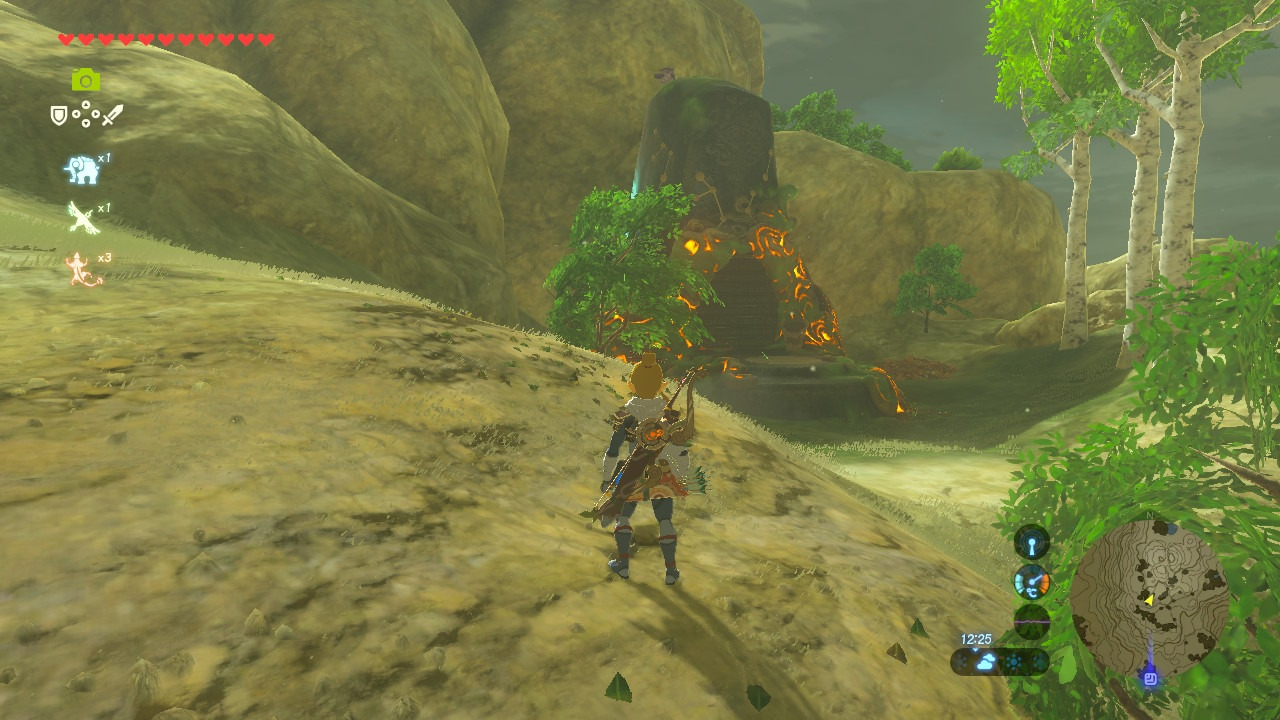Click the shield quick-select icon

coord(59,115)
